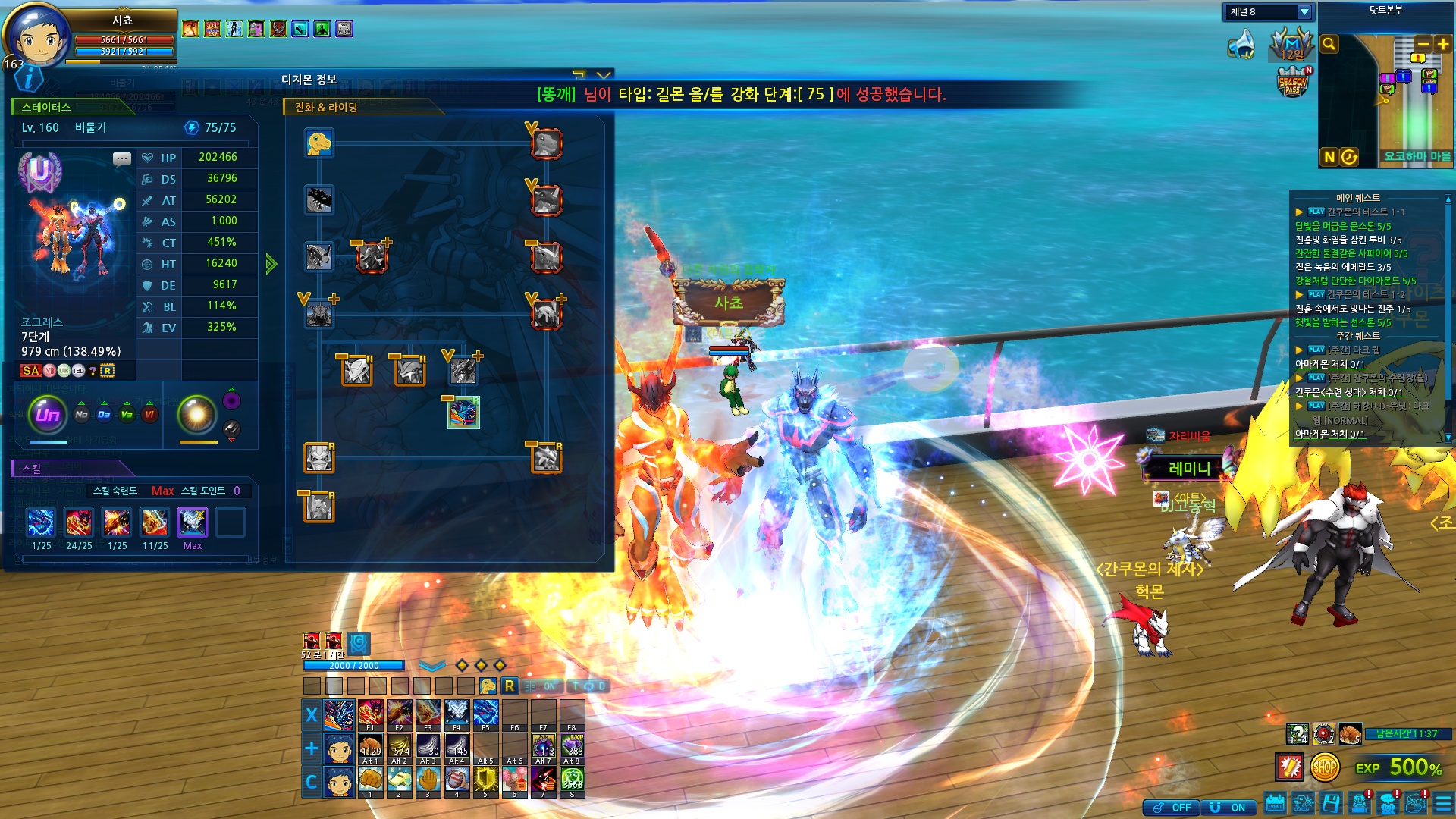Toggle the potion auto-use OFF switch

coord(1172,808)
